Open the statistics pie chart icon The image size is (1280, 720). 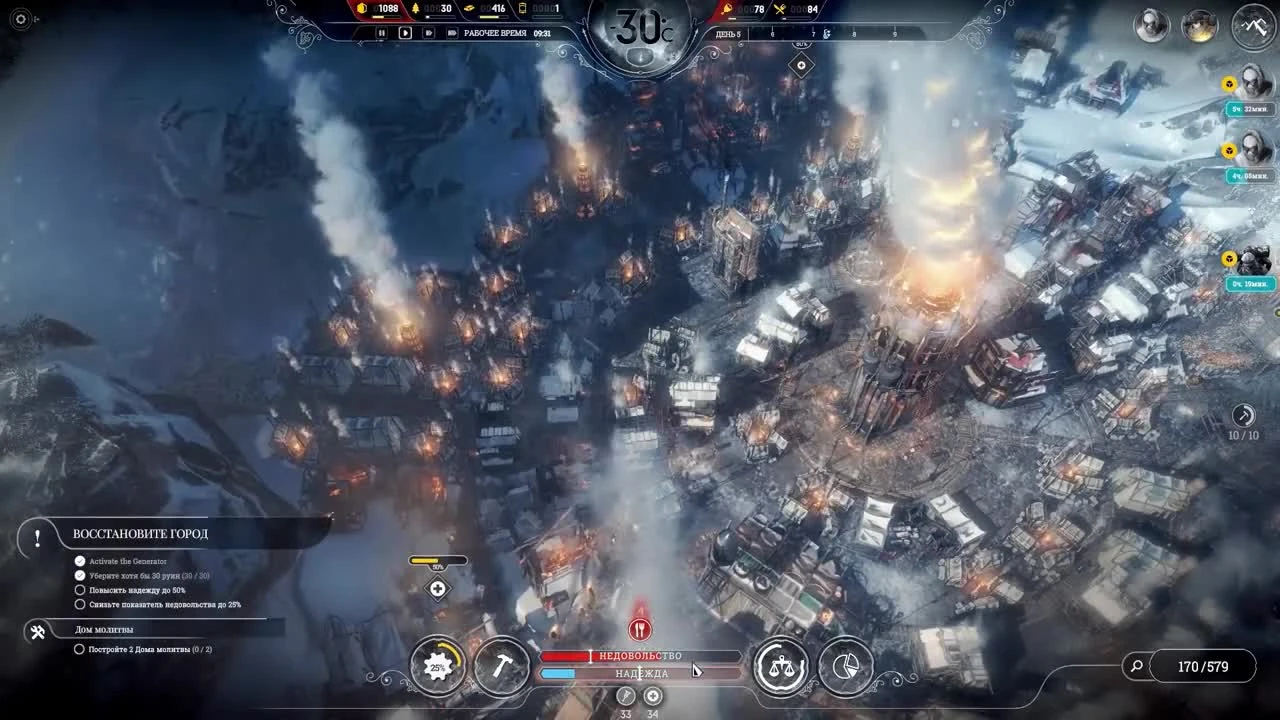coord(845,666)
